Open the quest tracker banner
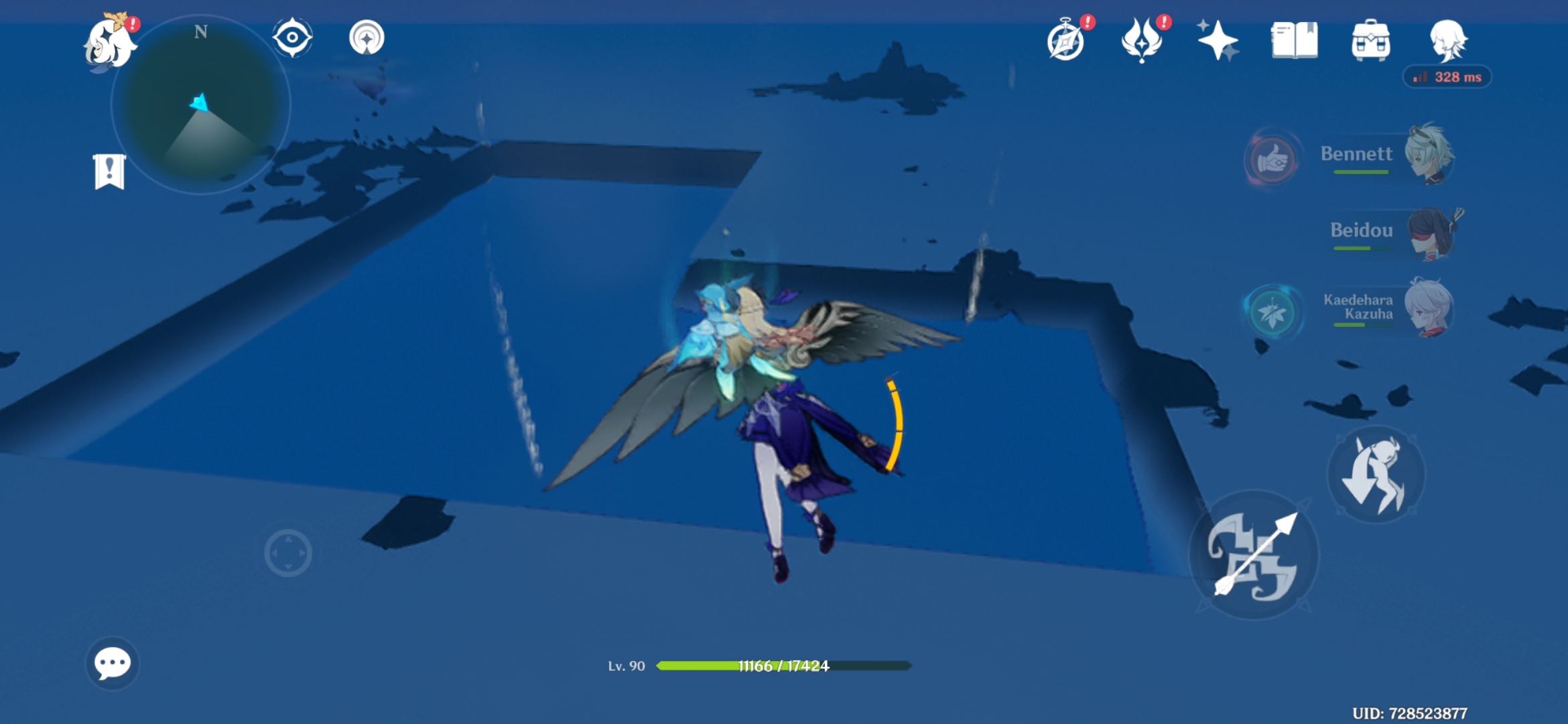Screen dimensions: 1568x724 [109, 173]
